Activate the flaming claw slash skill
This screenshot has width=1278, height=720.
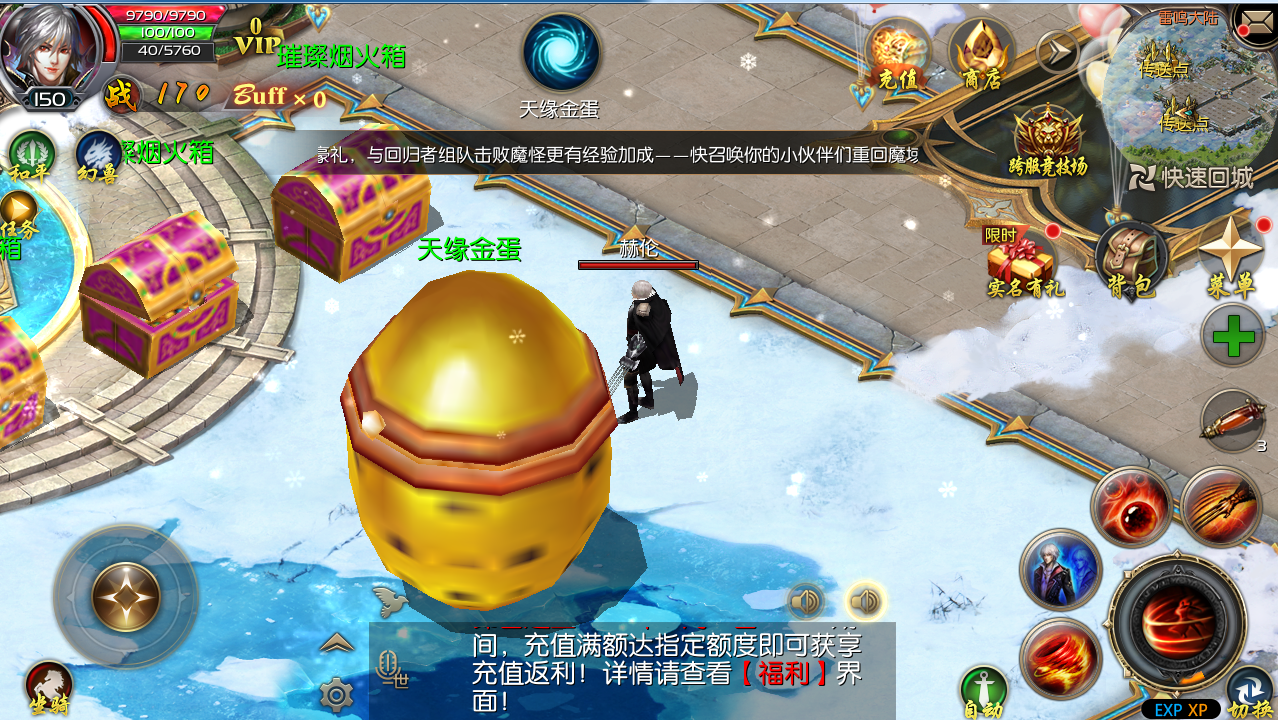click(1220, 506)
